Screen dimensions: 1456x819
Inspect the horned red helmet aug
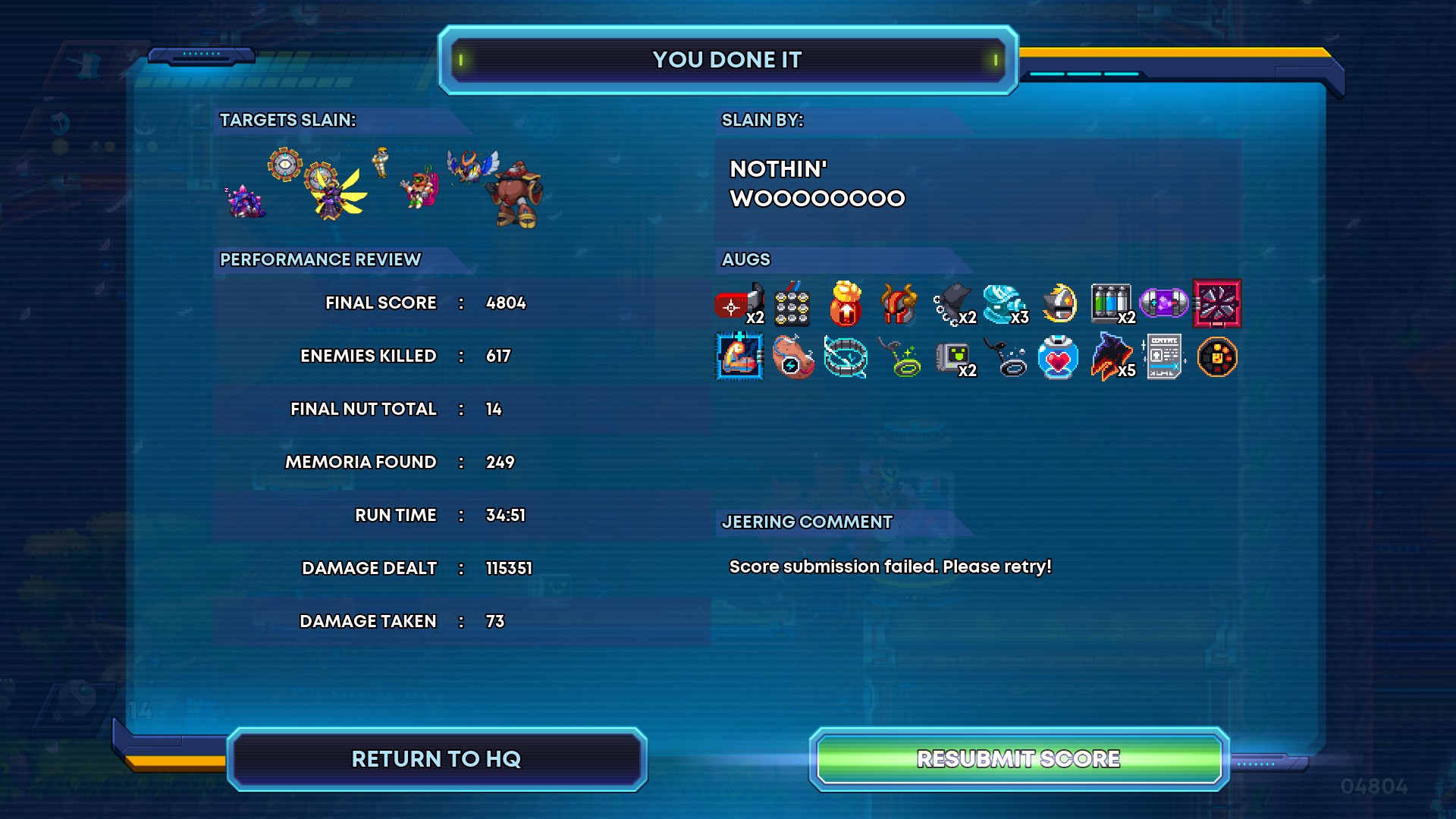899,304
